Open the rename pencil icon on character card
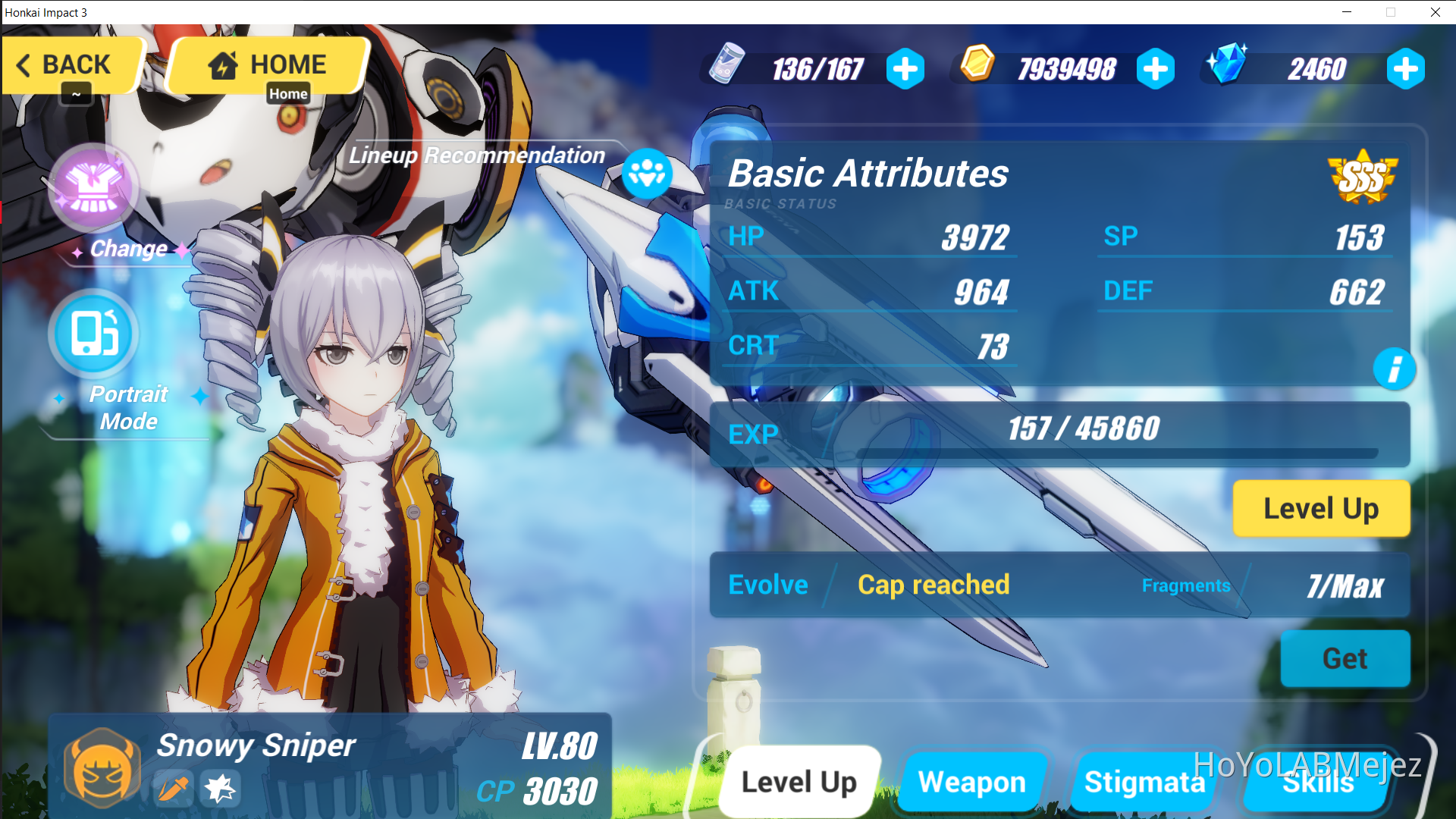The height and width of the screenshot is (819, 1456). coord(173,789)
